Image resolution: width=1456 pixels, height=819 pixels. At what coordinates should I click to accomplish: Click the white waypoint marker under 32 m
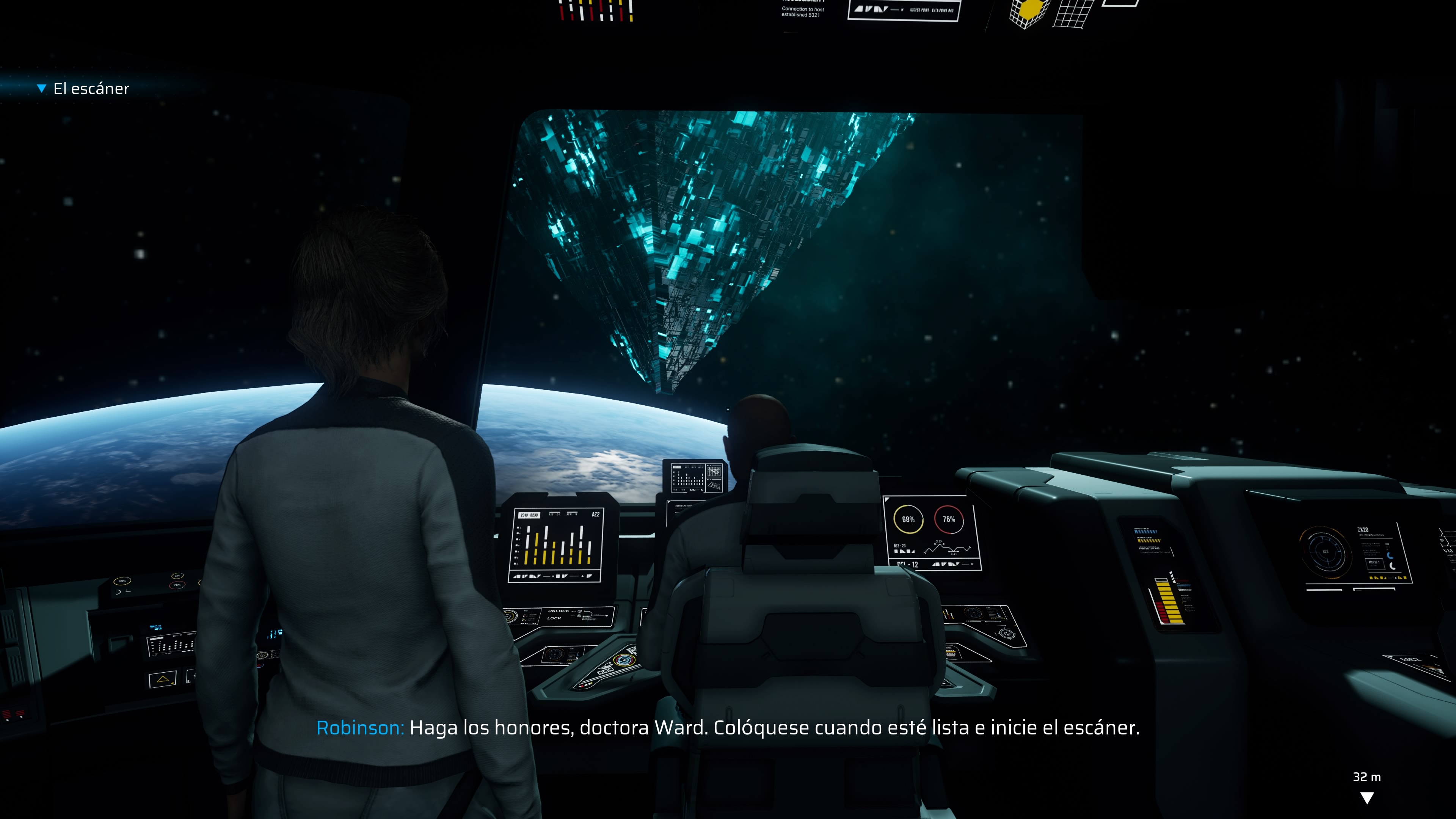tap(1367, 797)
